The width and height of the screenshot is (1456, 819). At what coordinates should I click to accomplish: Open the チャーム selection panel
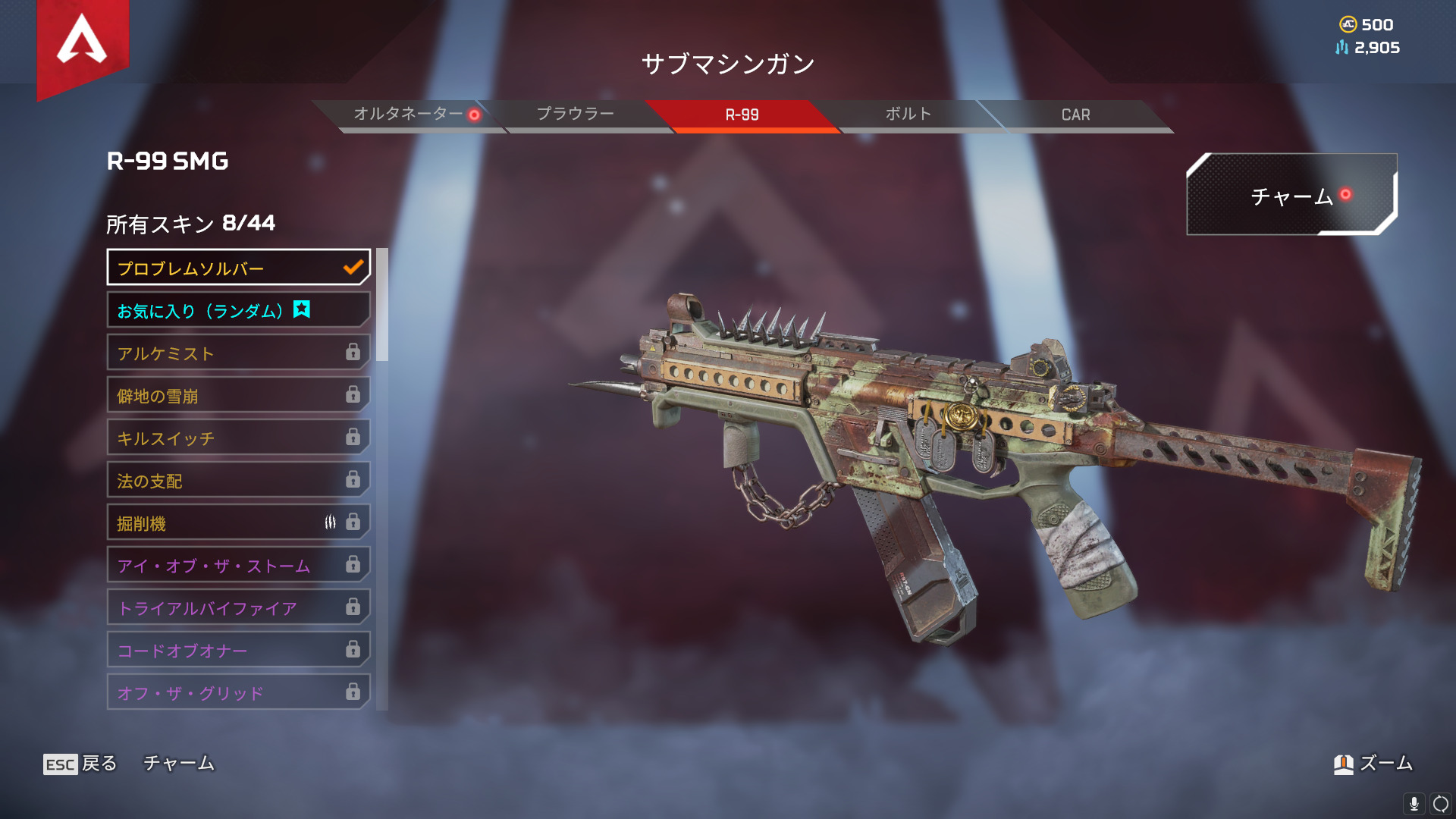[1292, 197]
